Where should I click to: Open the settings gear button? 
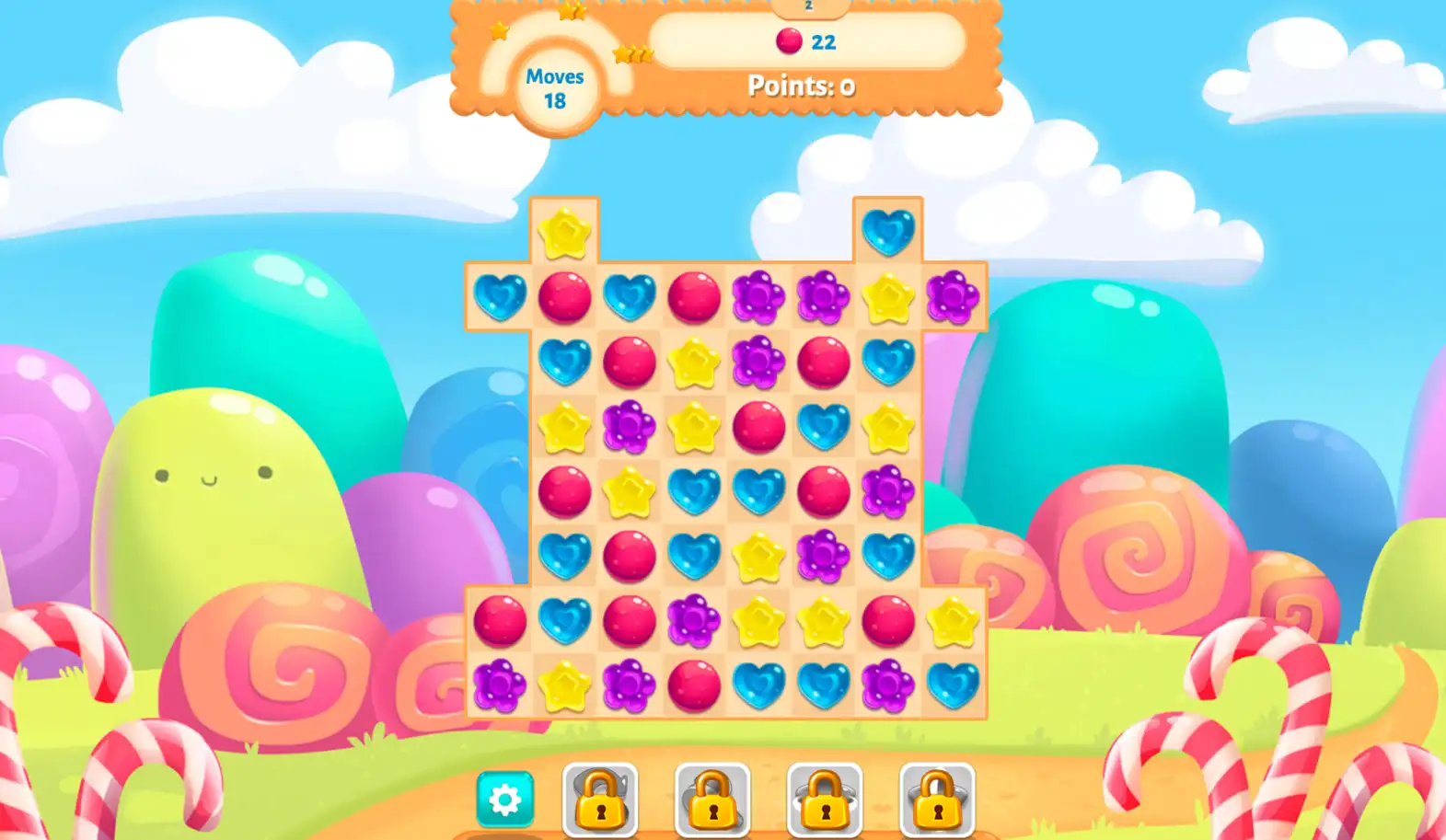(504, 800)
